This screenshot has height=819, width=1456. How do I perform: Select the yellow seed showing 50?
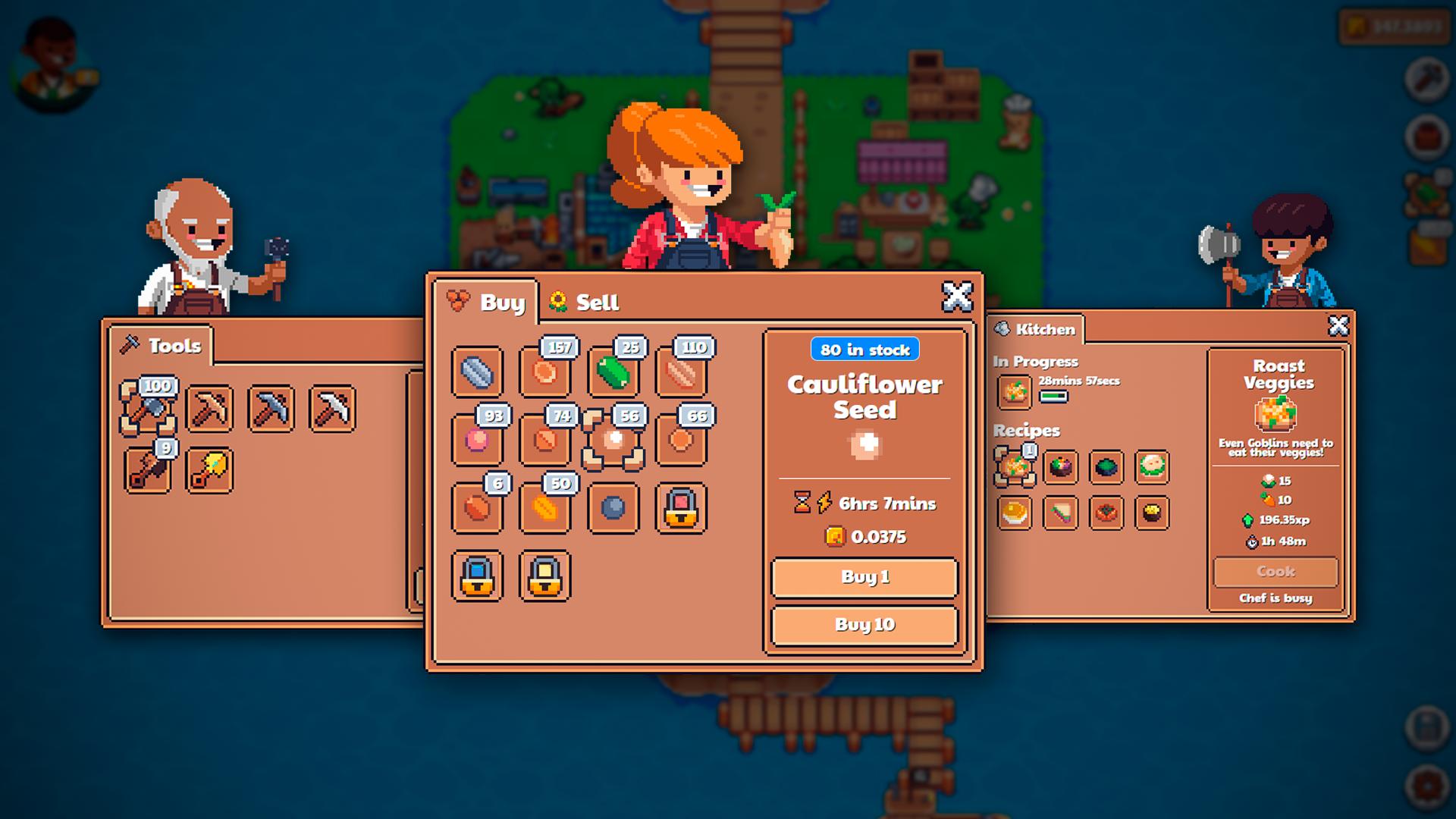tap(545, 508)
